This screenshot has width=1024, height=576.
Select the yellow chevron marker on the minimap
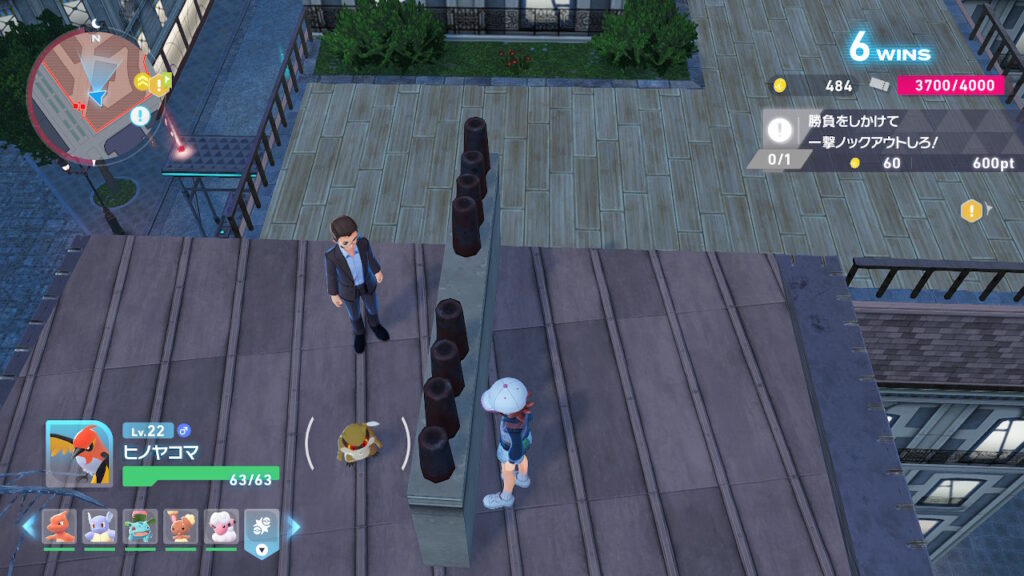coord(142,82)
